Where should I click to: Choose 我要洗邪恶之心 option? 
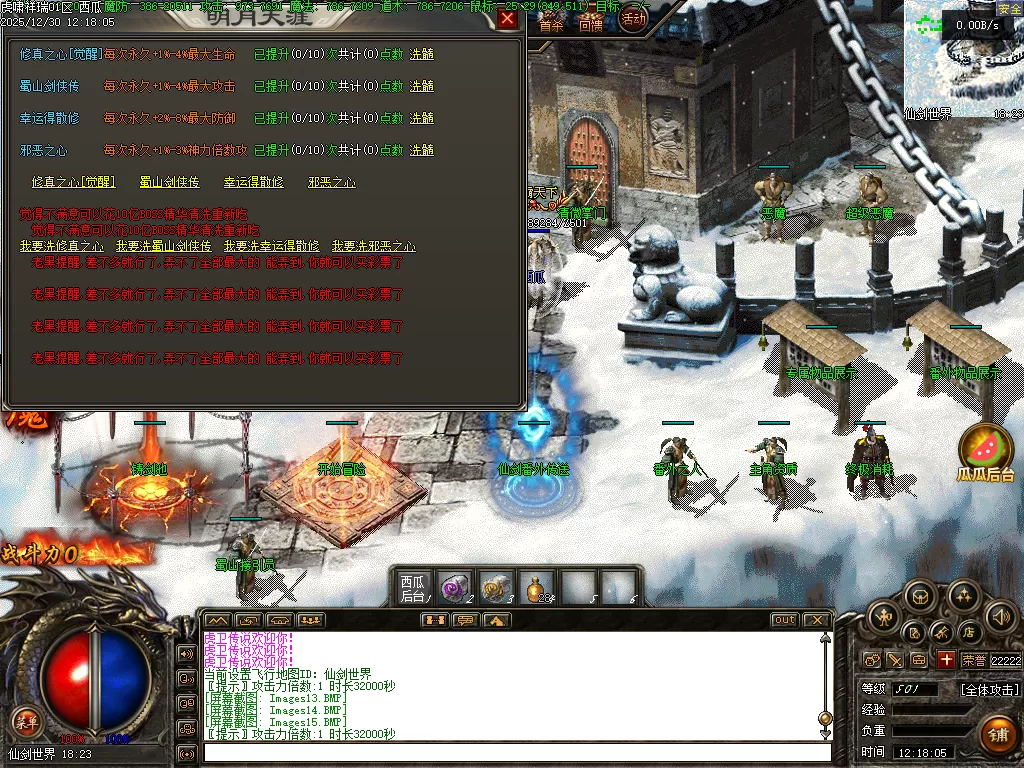[374, 246]
